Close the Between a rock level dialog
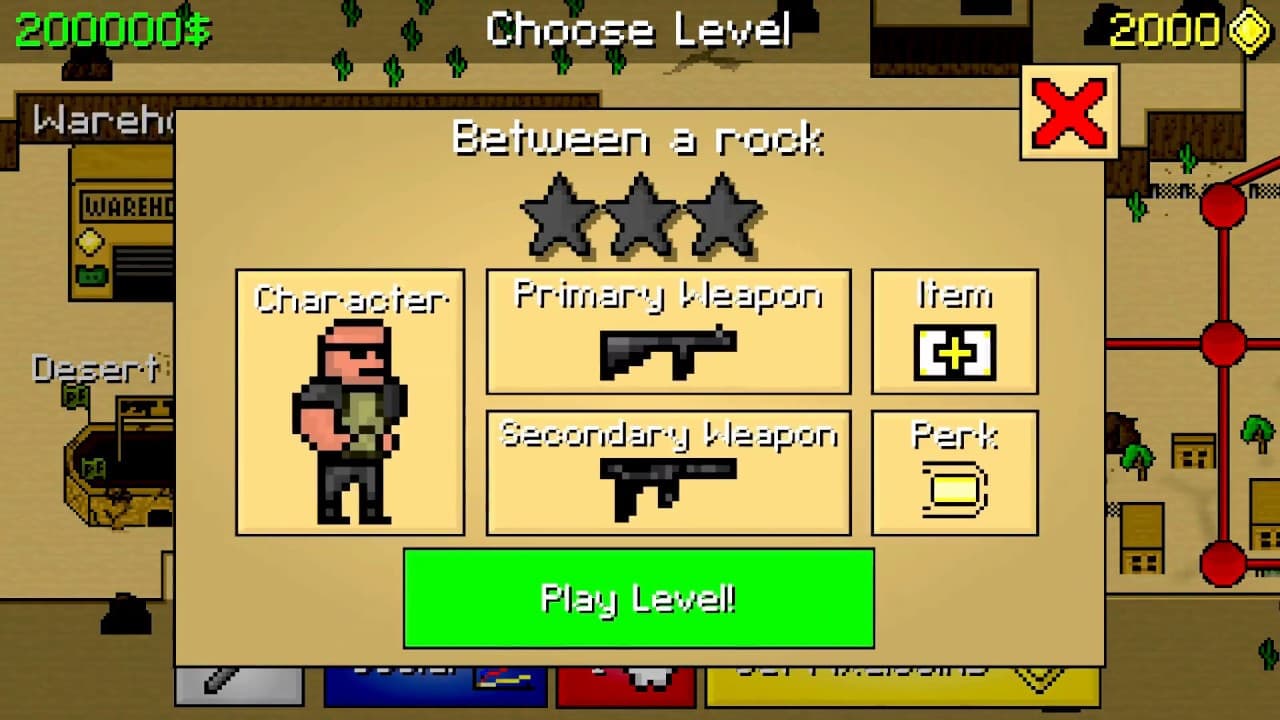Viewport: 1280px width, 720px height. pyautogui.click(x=1069, y=112)
